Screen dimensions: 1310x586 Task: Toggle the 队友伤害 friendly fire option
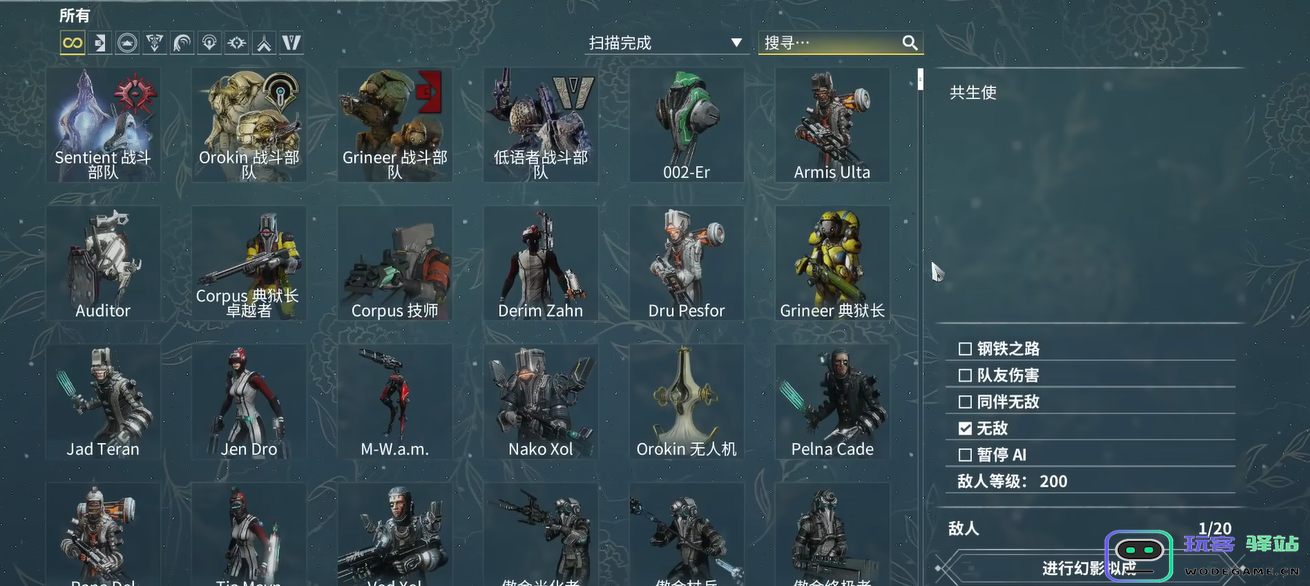pos(965,375)
